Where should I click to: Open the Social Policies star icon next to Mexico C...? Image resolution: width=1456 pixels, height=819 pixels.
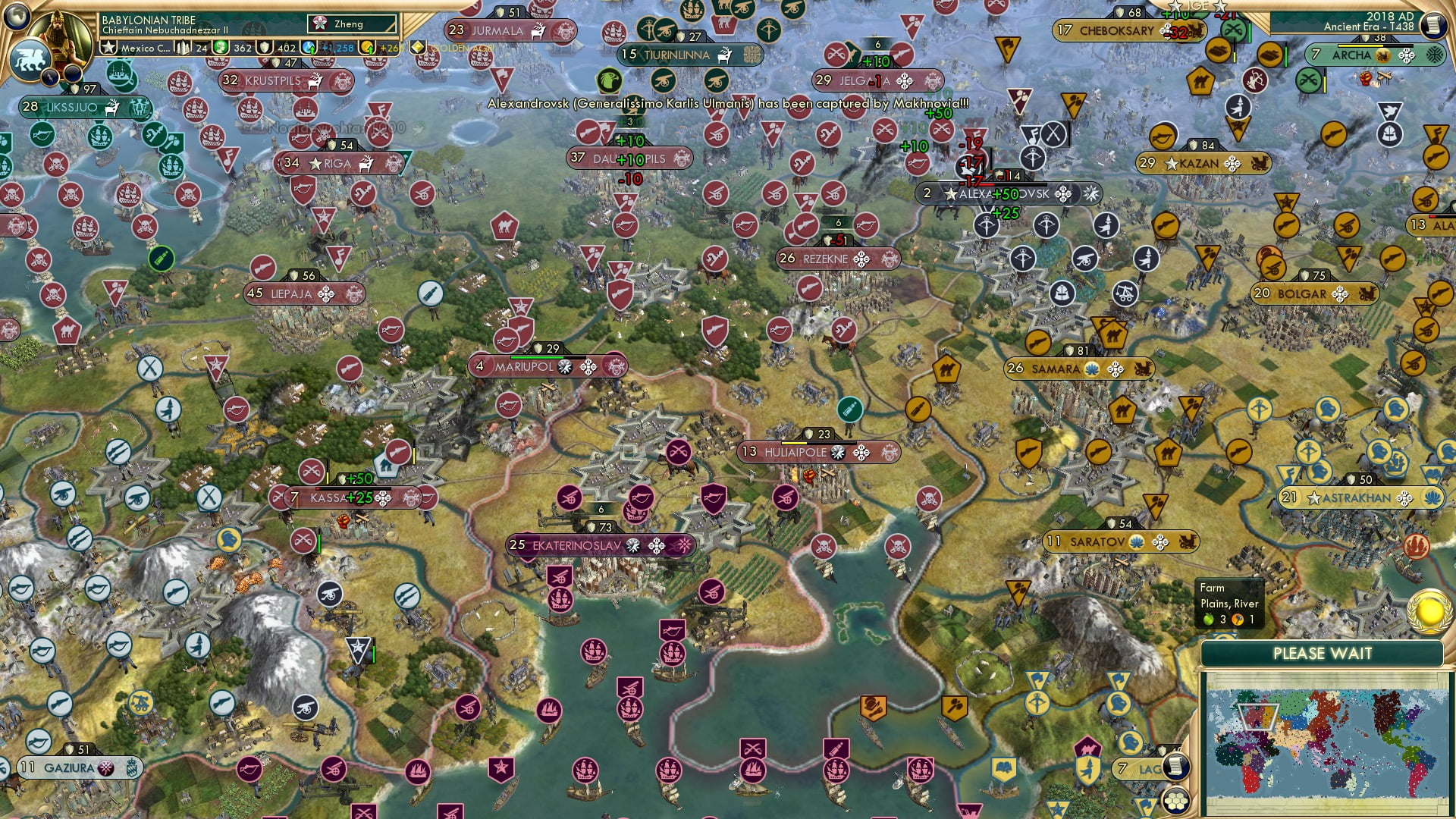tap(108, 47)
